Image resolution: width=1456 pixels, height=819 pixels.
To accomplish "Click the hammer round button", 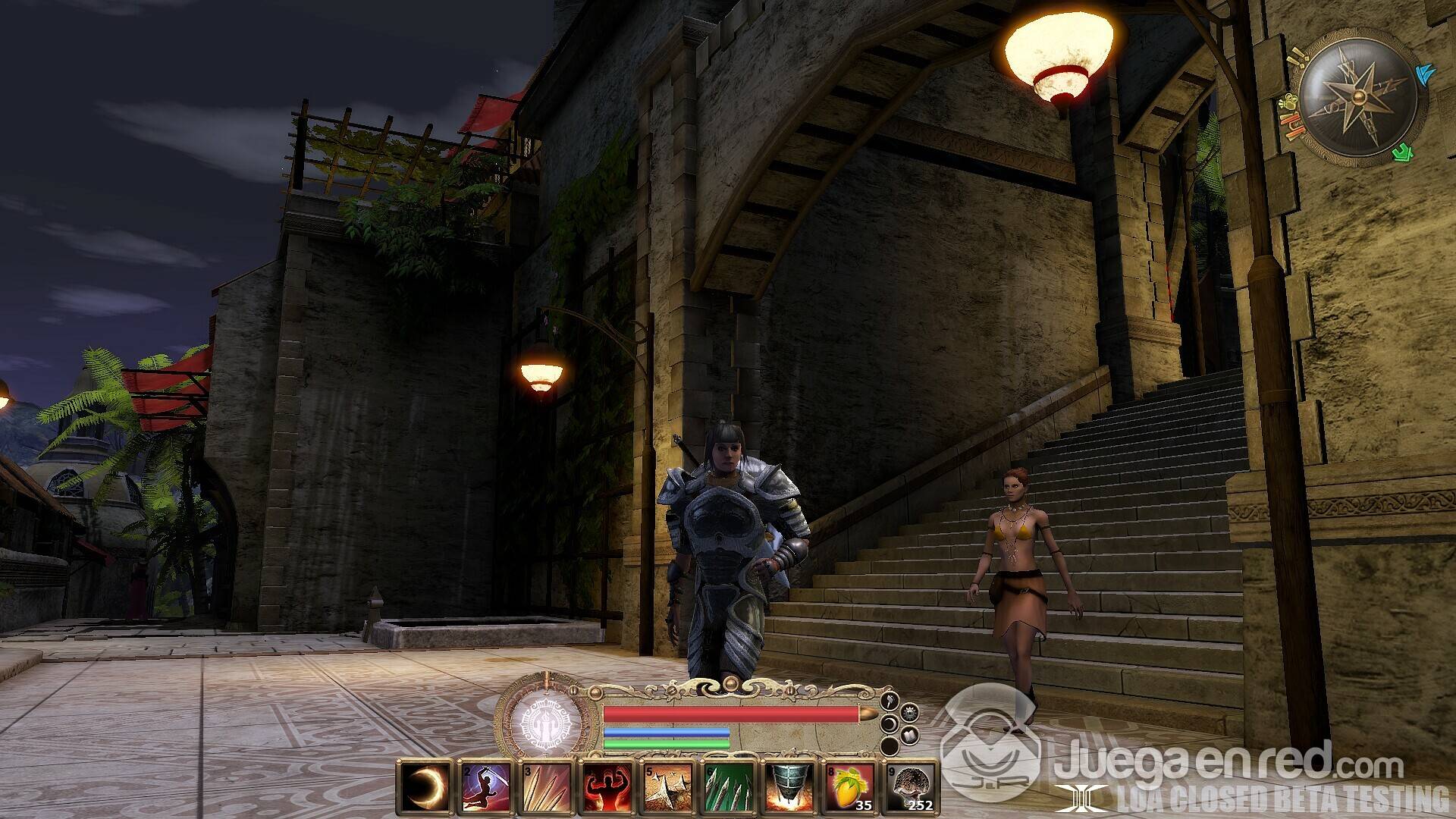I will [891, 701].
